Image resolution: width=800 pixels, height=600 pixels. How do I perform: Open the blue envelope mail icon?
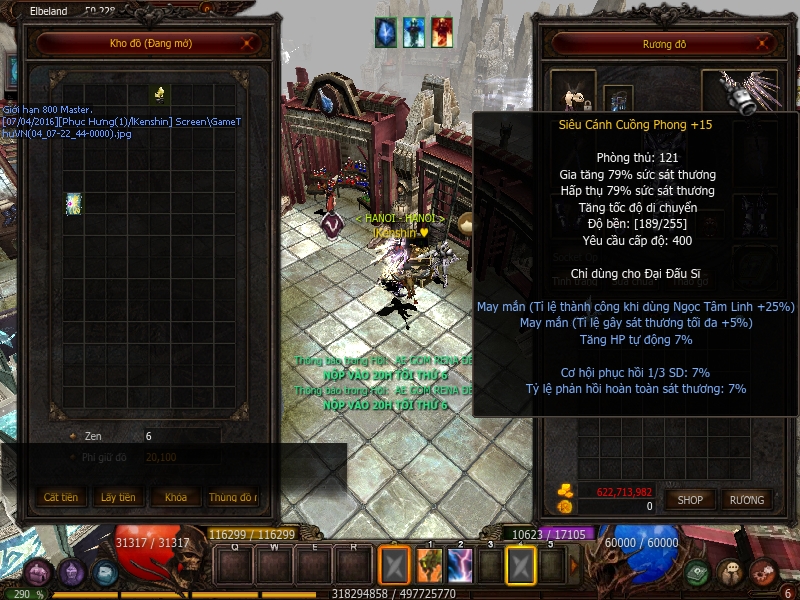104,573
